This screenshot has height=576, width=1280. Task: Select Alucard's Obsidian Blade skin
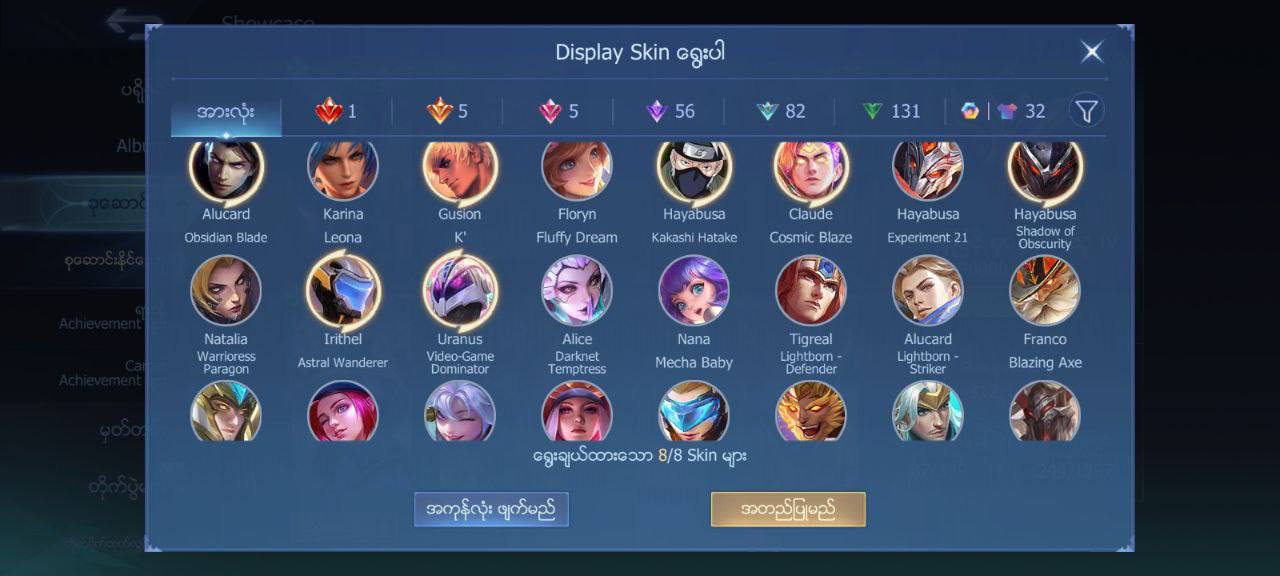pyautogui.click(x=226, y=172)
